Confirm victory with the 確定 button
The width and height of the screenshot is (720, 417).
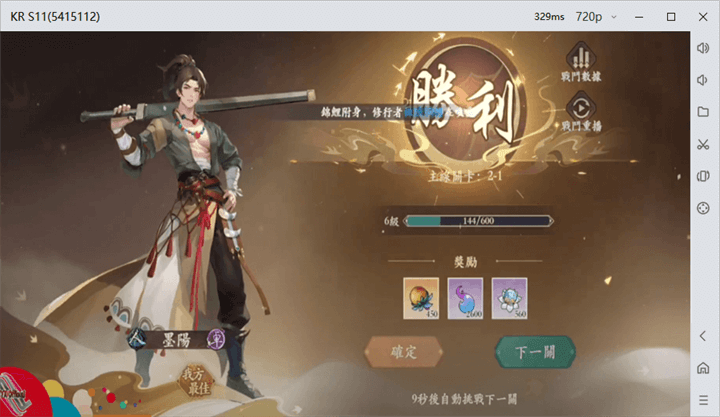pos(404,352)
